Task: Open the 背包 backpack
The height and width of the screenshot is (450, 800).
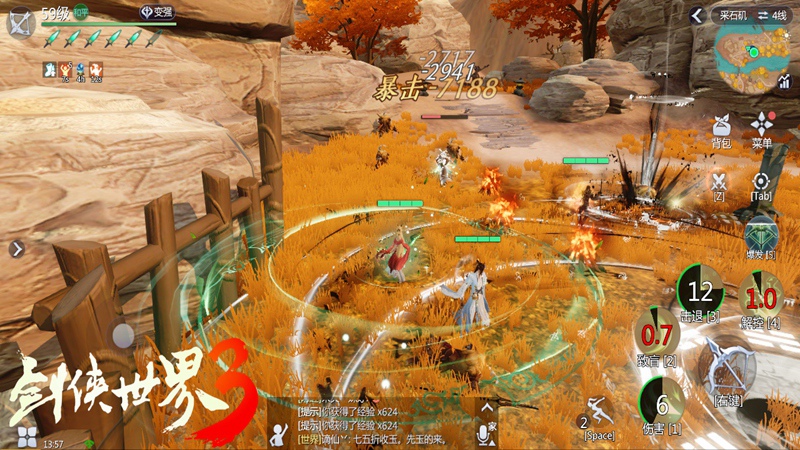Action: click(x=720, y=128)
